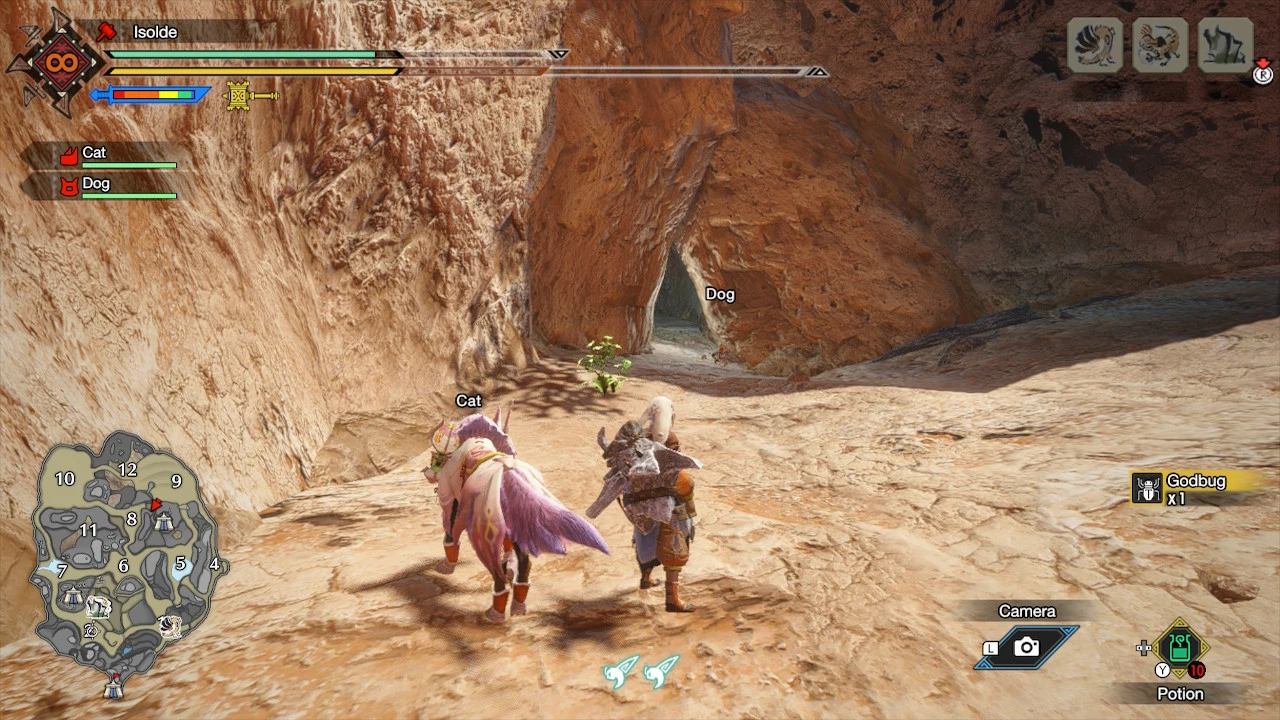Pick the grey-green rock monster target icon
Image resolution: width=1280 pixels, height=720 pixels.
(x=1225, y=45)
